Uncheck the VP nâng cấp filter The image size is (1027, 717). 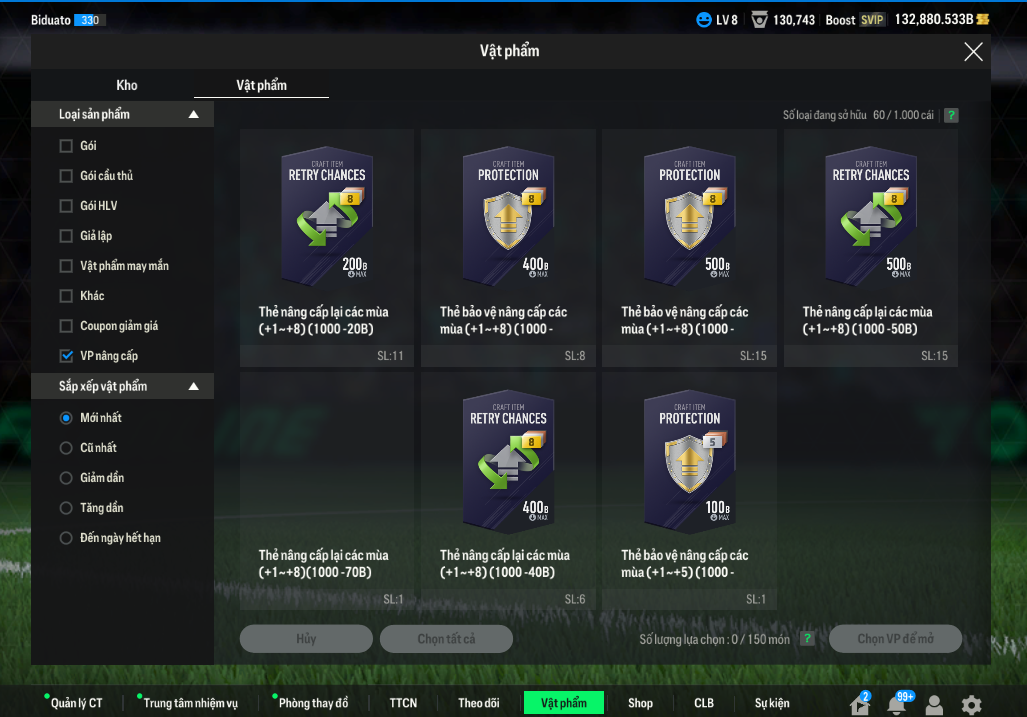click(x=67, y=356)
